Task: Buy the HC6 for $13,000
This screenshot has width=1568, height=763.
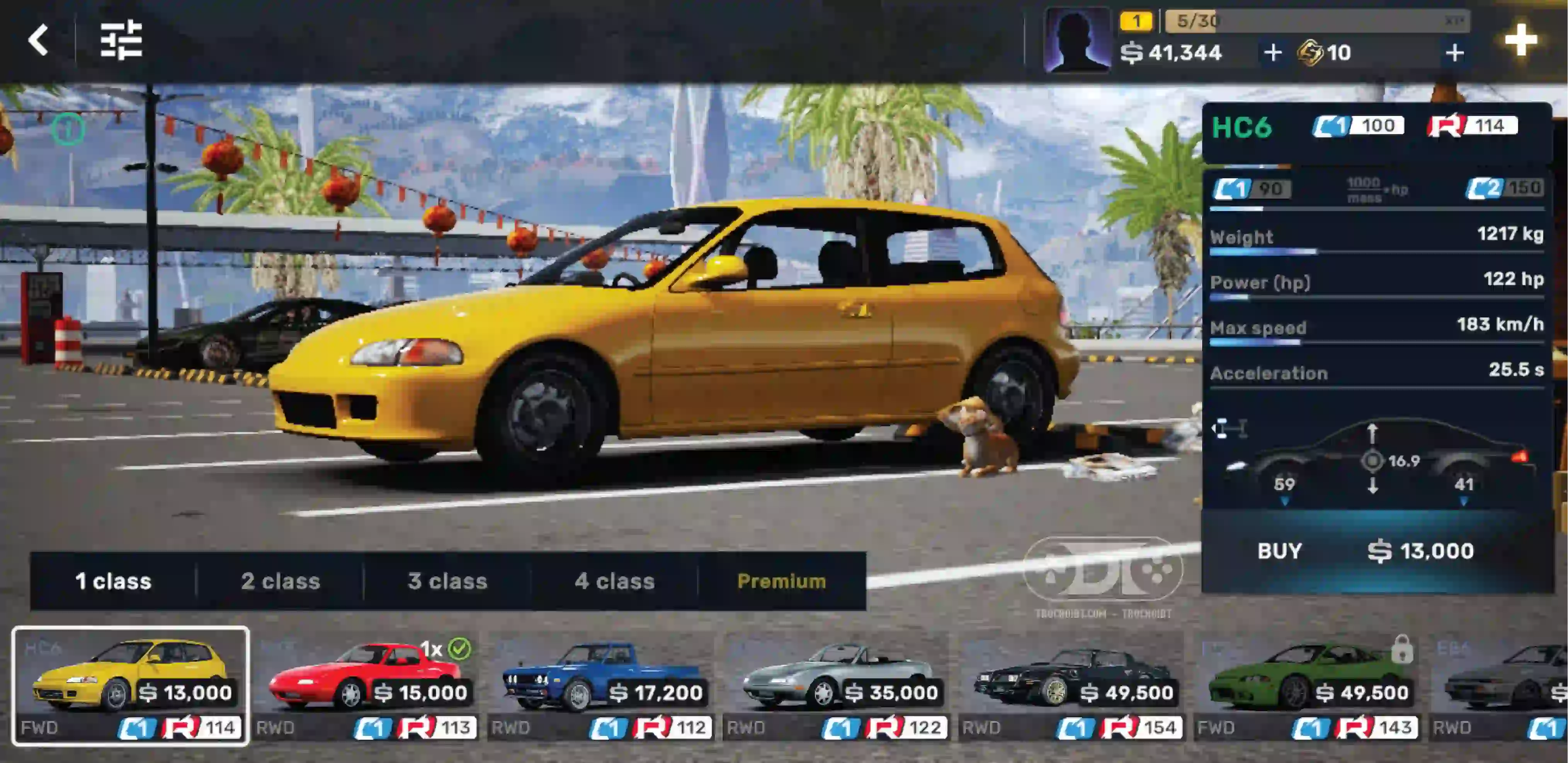Action: point(1377,551)
